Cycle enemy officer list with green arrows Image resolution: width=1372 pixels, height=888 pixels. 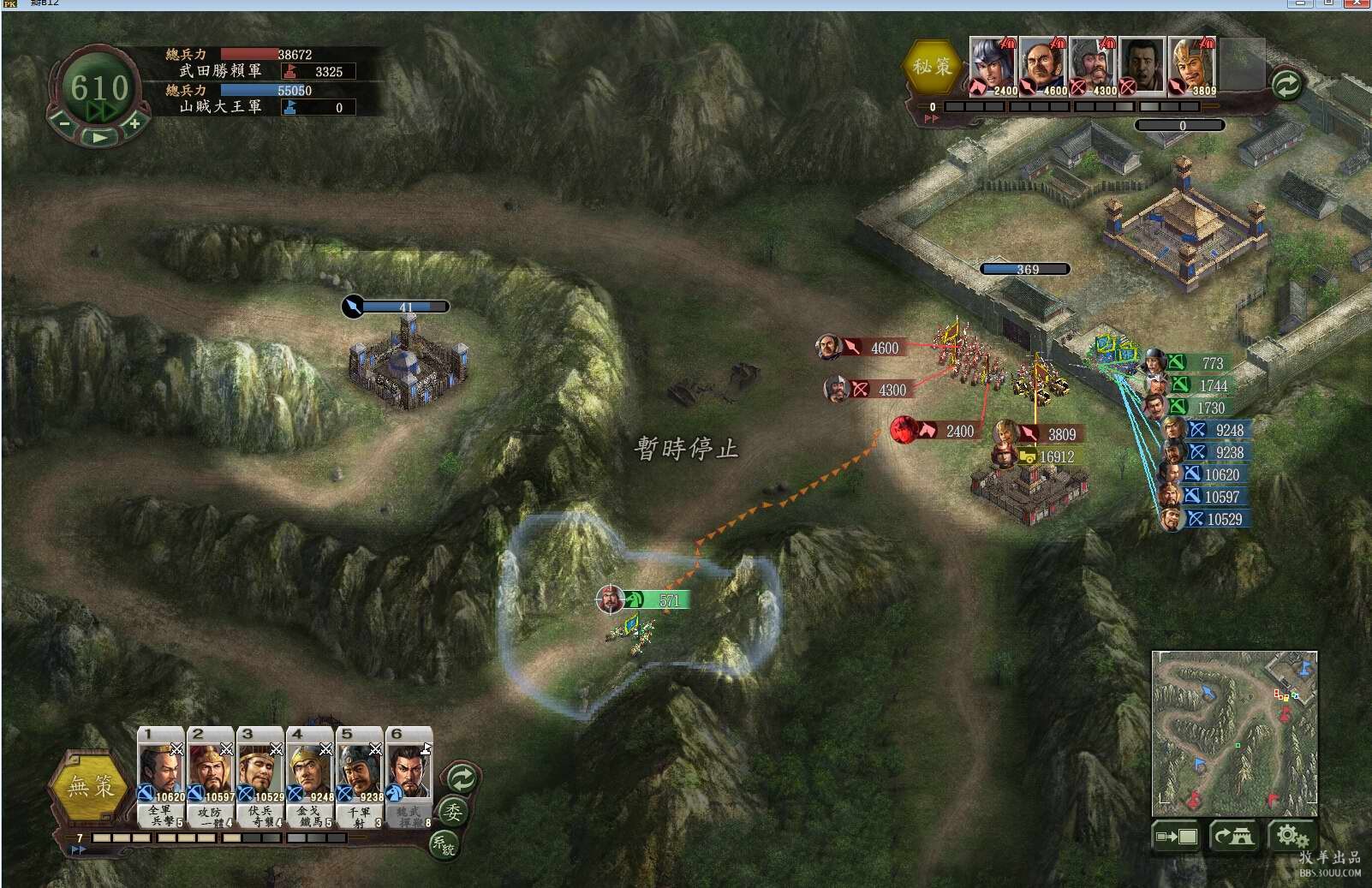[1286, 84]
